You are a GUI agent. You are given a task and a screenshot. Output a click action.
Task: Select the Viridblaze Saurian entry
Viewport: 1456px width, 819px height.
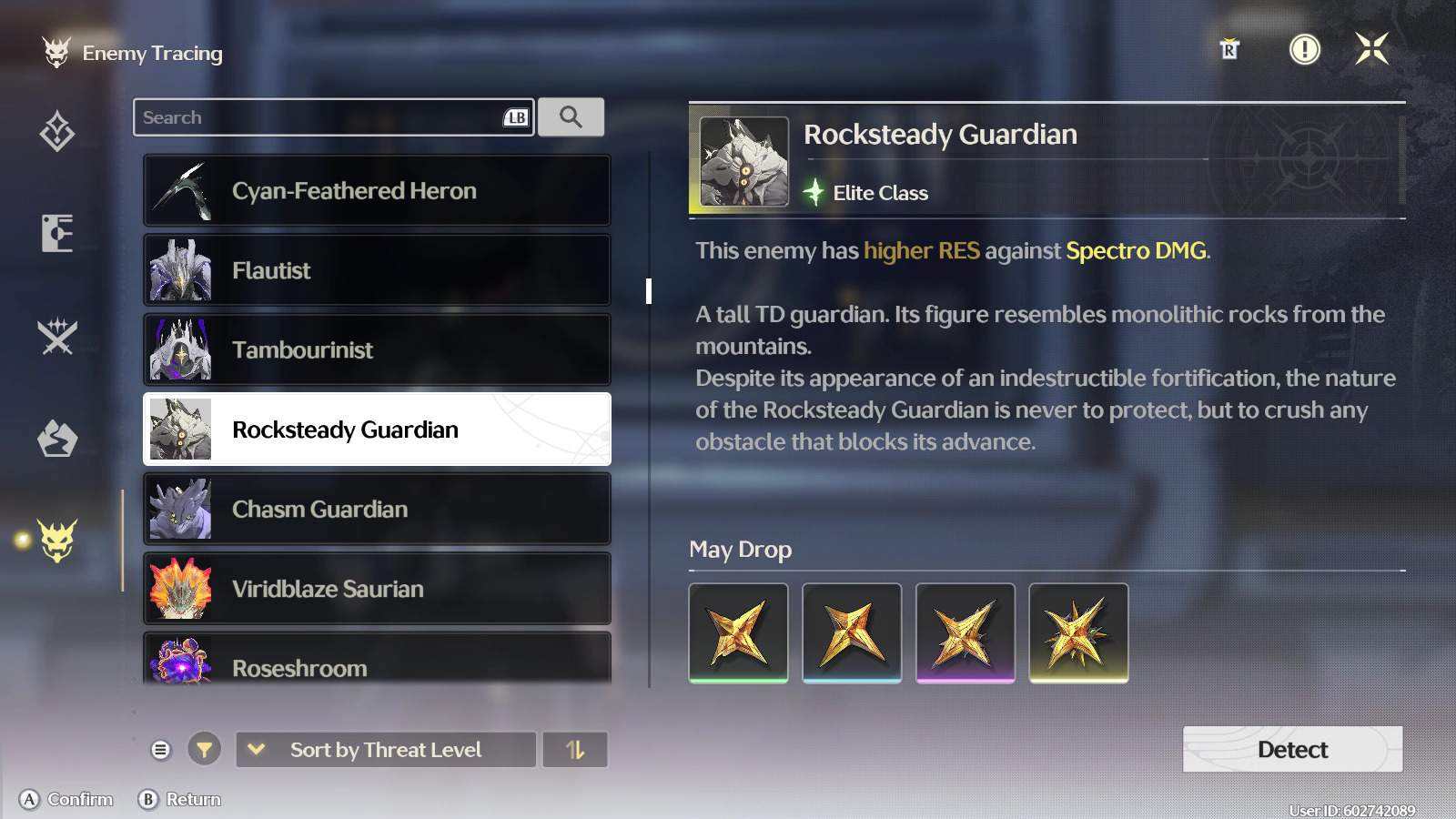377,589
